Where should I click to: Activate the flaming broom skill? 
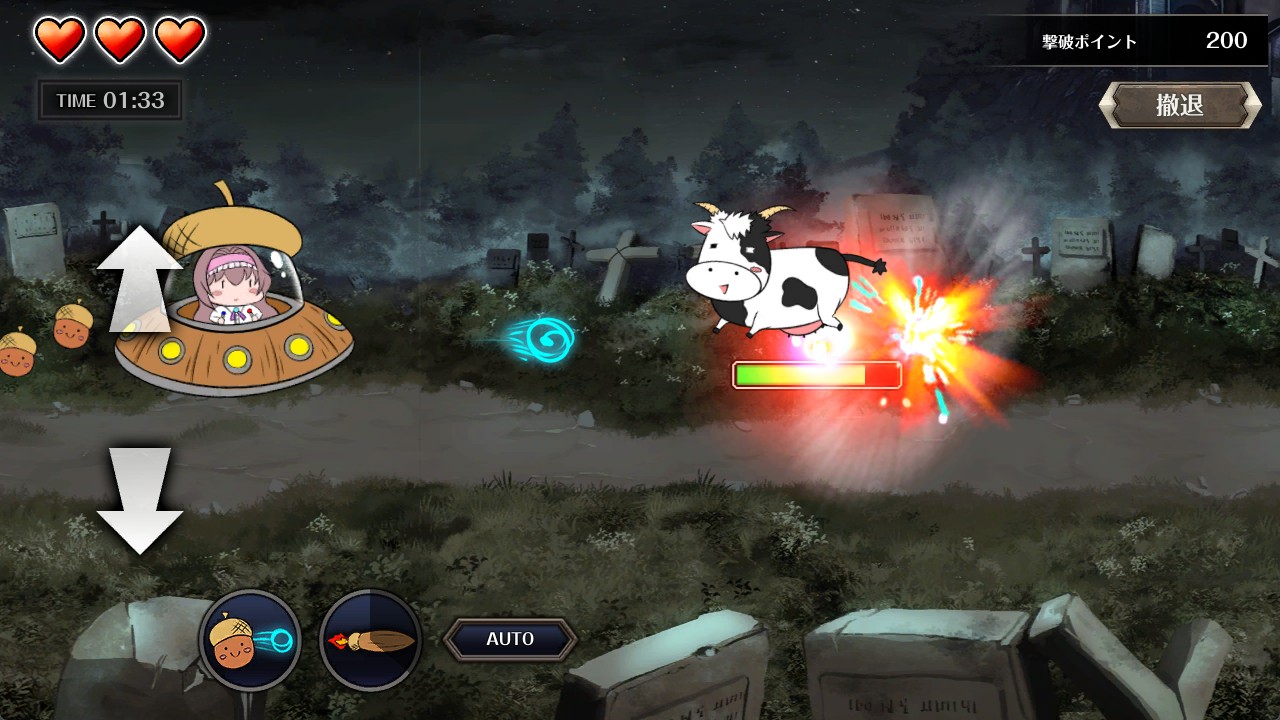pos(371,640)
